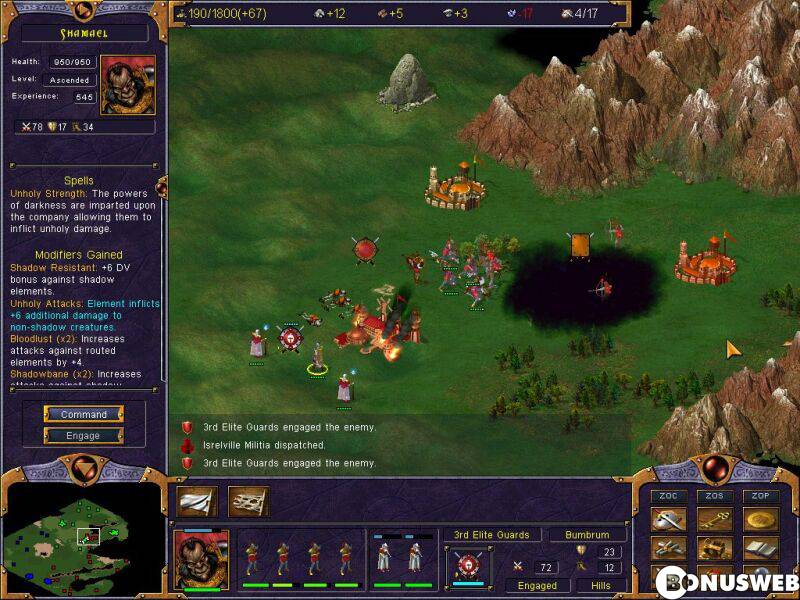The width and height of the screenshot is (800, 600).
Task: Click the red orb above the command panel
Action: [x=714, y=468]
